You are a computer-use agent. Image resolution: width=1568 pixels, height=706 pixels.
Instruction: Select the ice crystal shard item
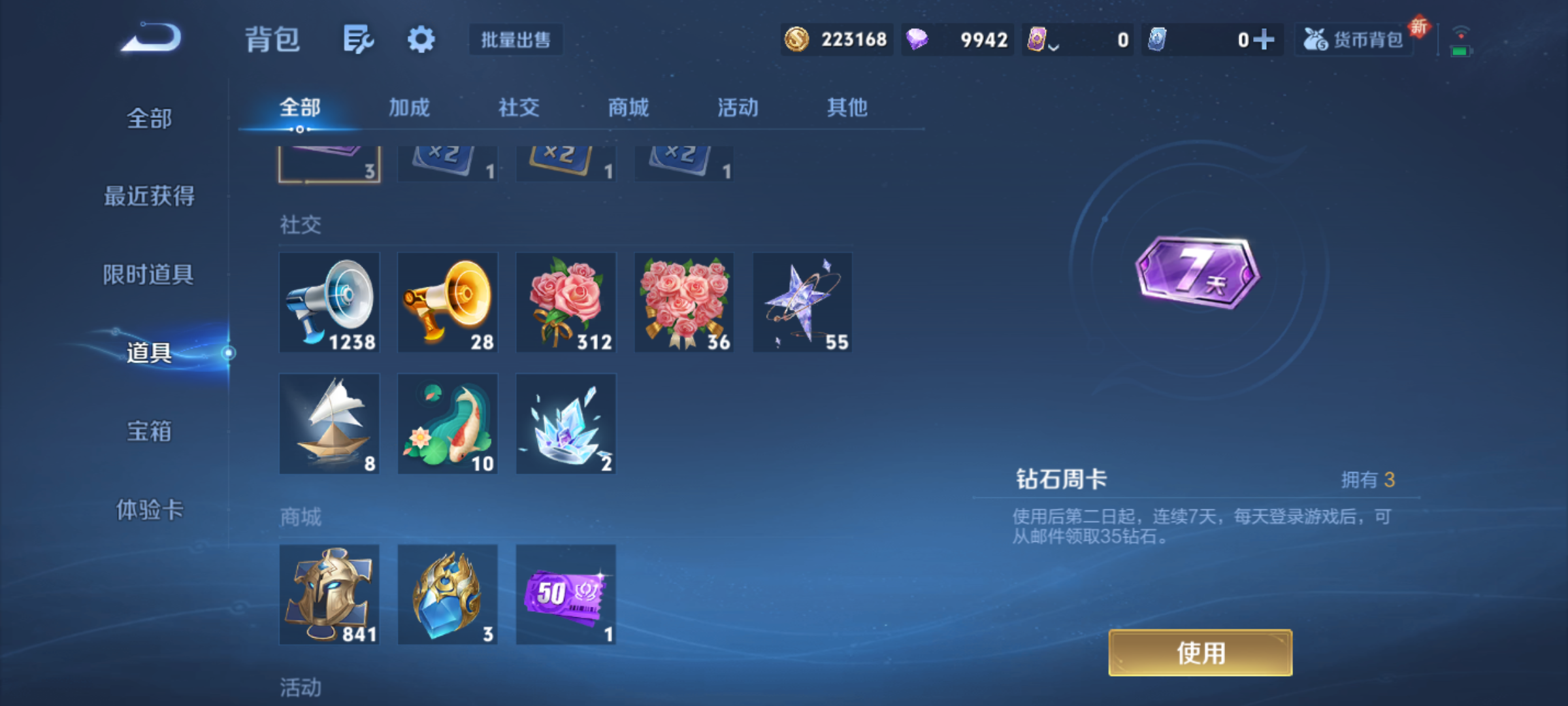566,424
